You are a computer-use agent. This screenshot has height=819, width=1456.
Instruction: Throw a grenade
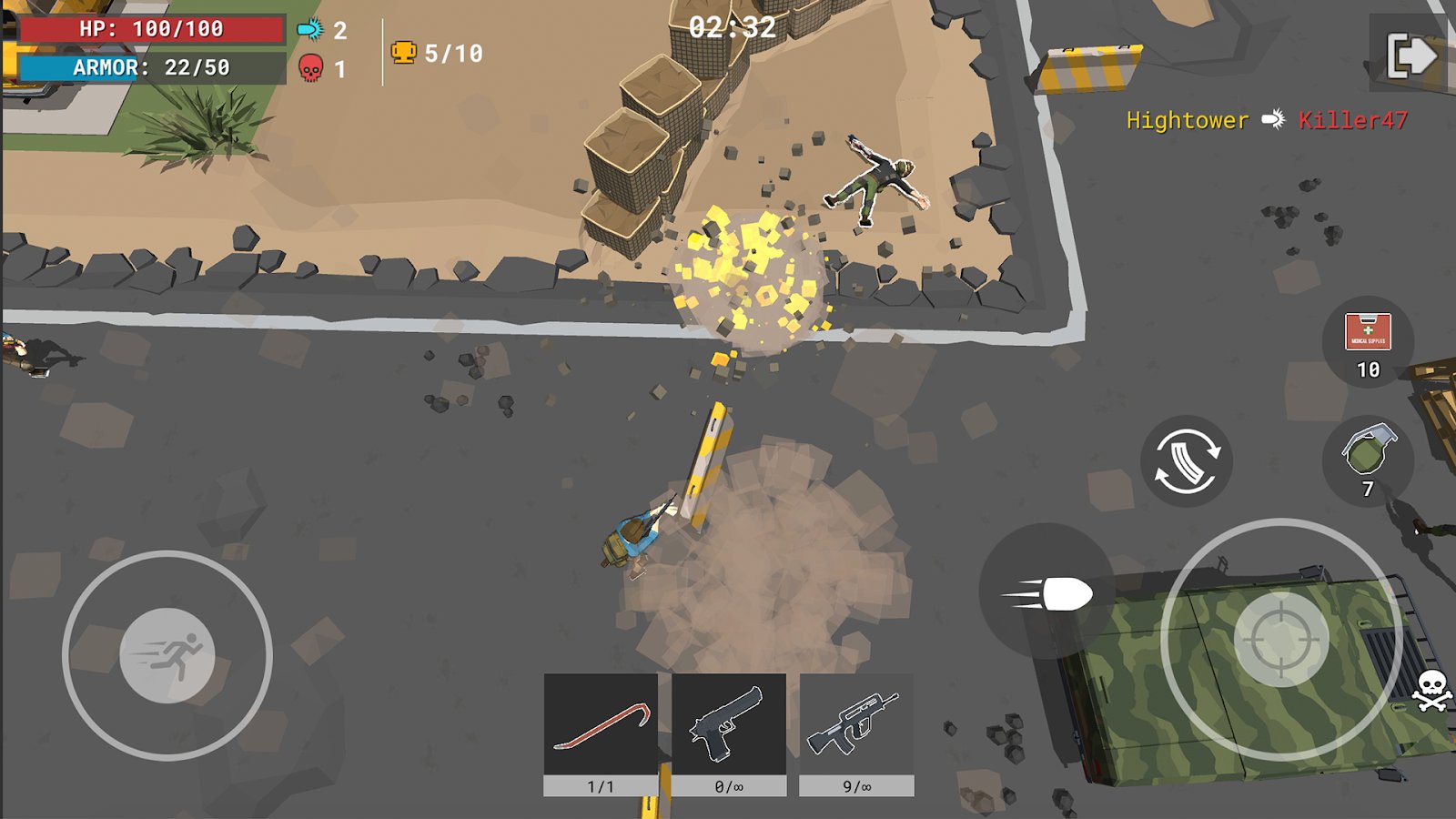[x=1368, y=453]
